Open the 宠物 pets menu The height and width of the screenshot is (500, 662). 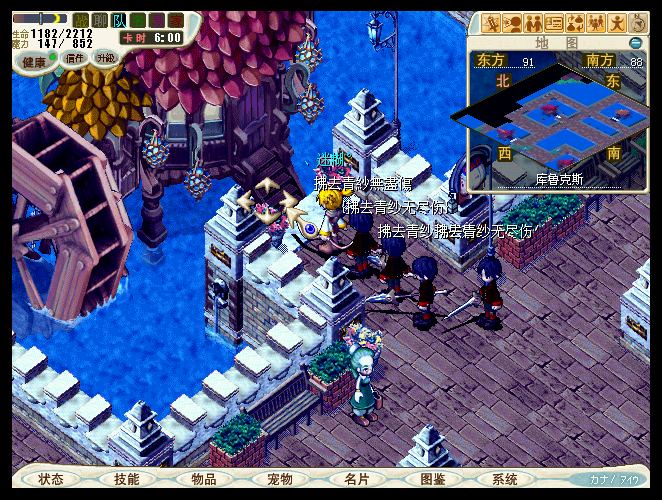click(280, 480)
